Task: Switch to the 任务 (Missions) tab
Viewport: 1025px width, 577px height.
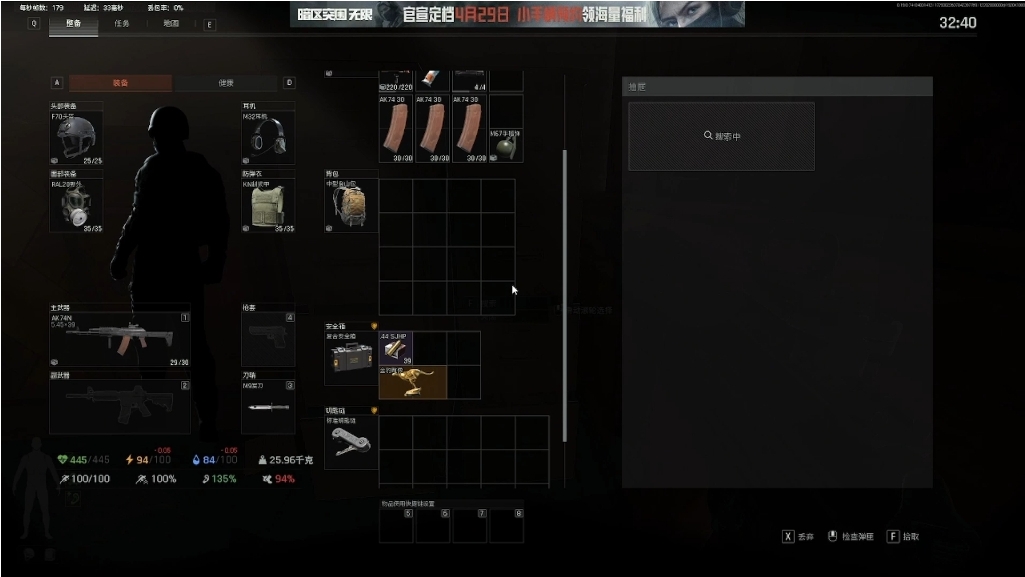Action: [122, 24]
